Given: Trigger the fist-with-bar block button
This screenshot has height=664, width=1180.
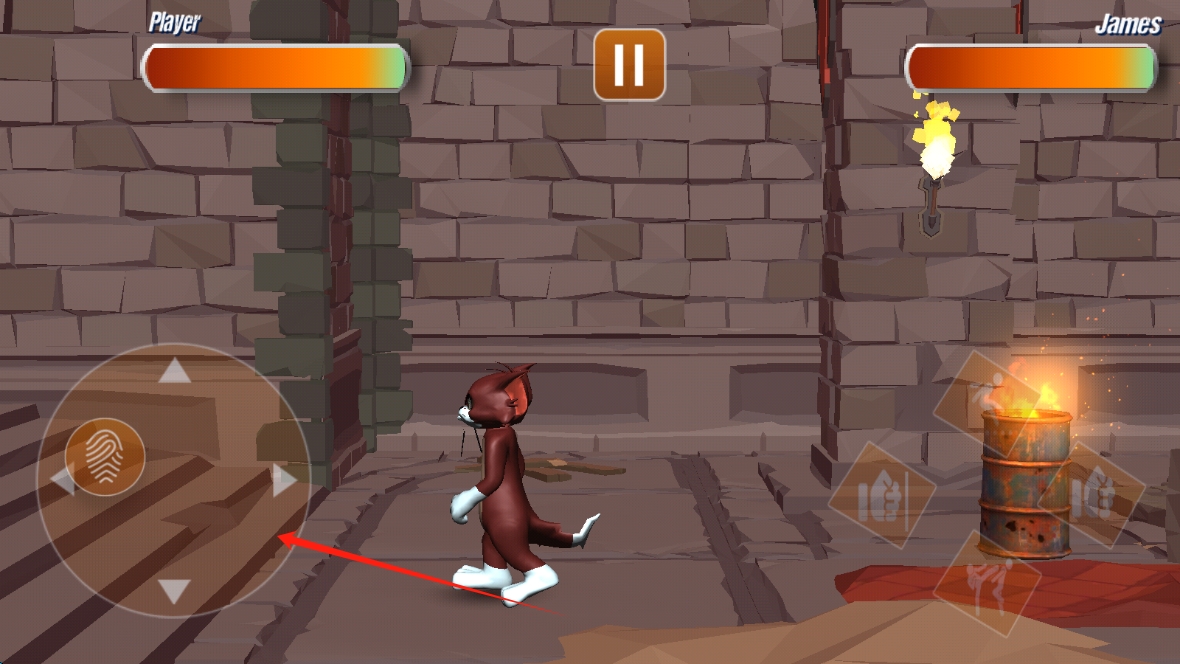Looking at the screenshot, I should 882,495.
